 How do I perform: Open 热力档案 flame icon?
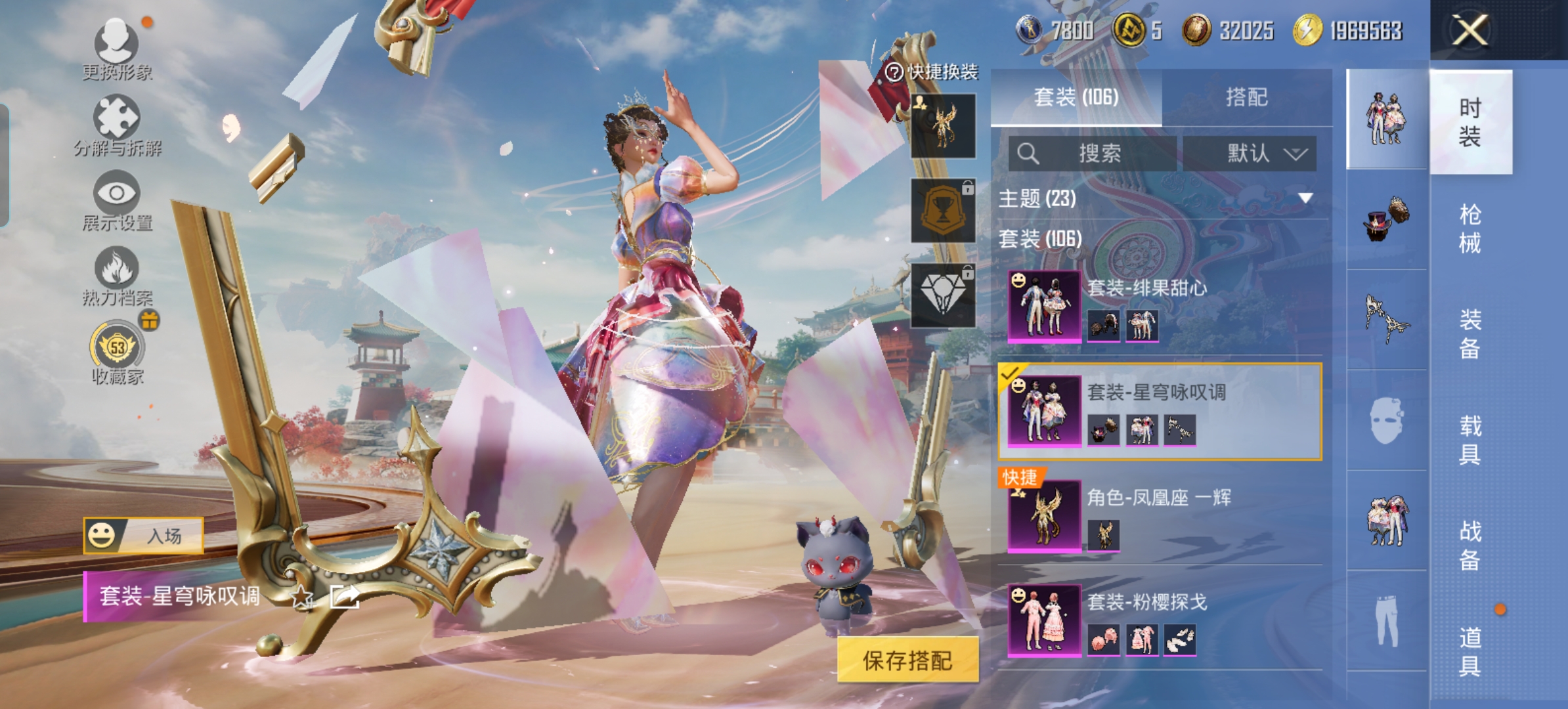117,274
